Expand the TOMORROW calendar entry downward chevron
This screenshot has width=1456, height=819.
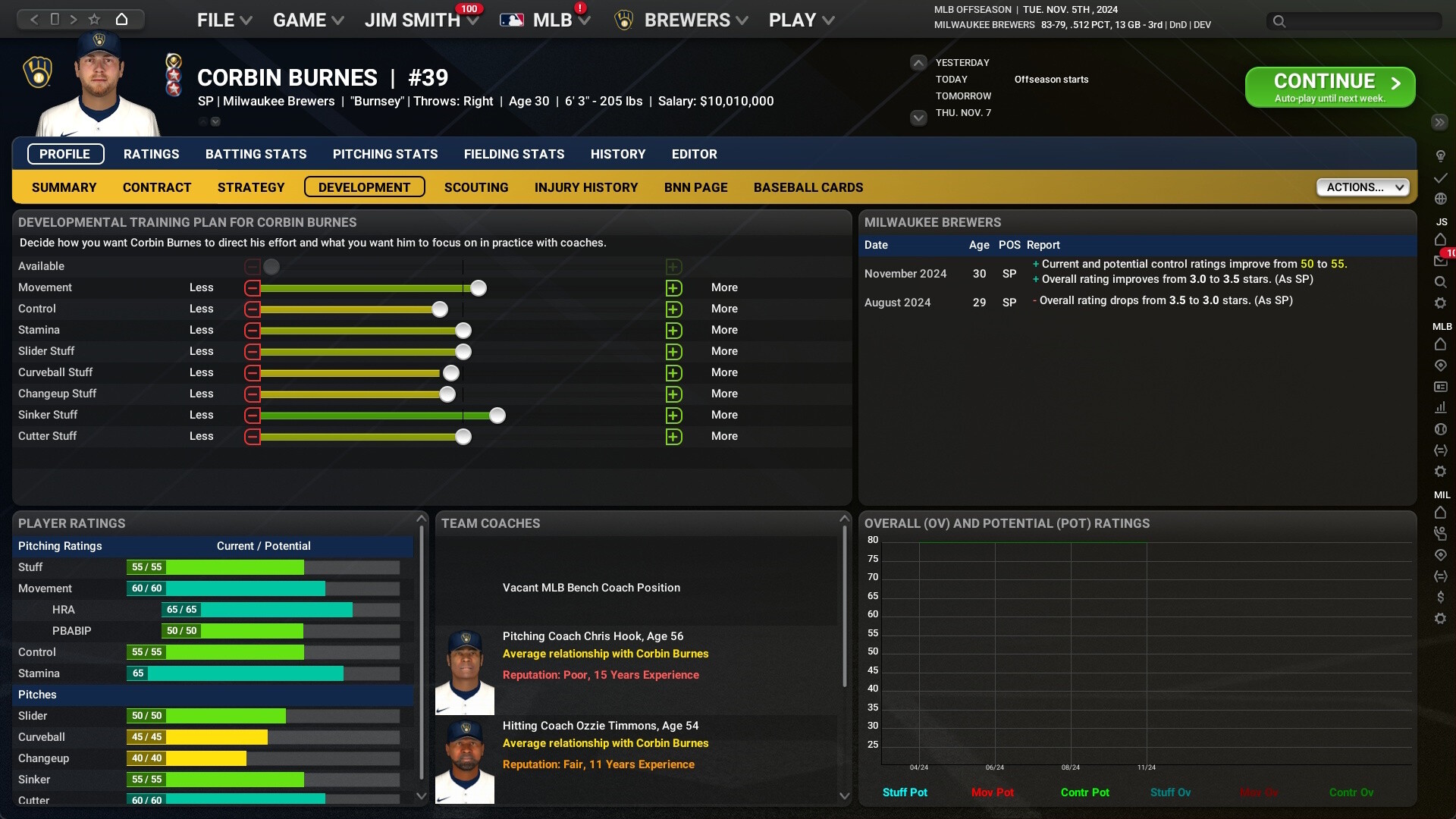click(x=918, y=118)
